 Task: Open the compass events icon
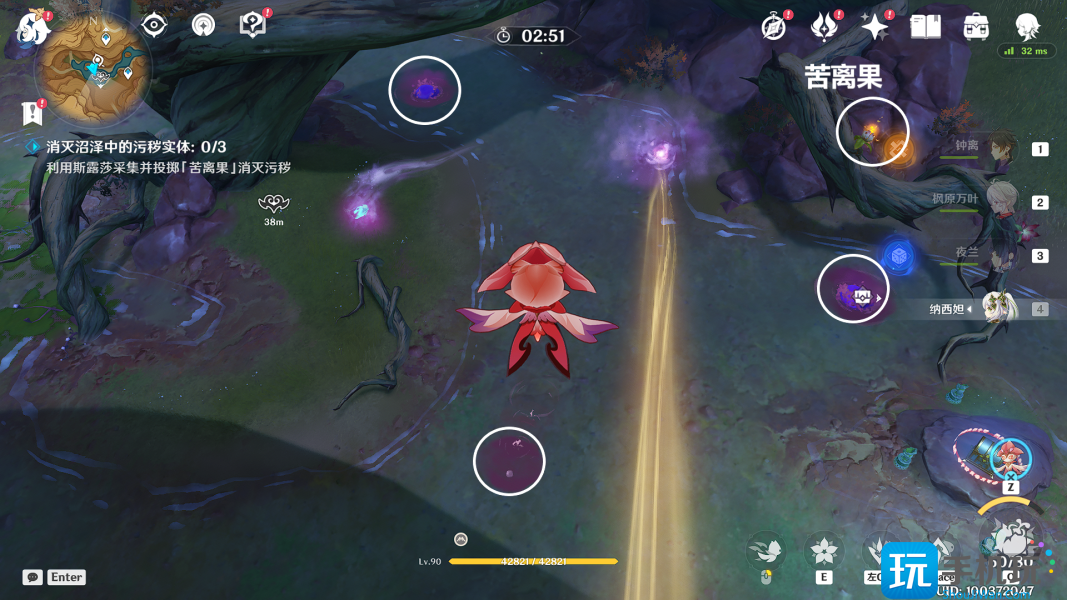(773, 27)
